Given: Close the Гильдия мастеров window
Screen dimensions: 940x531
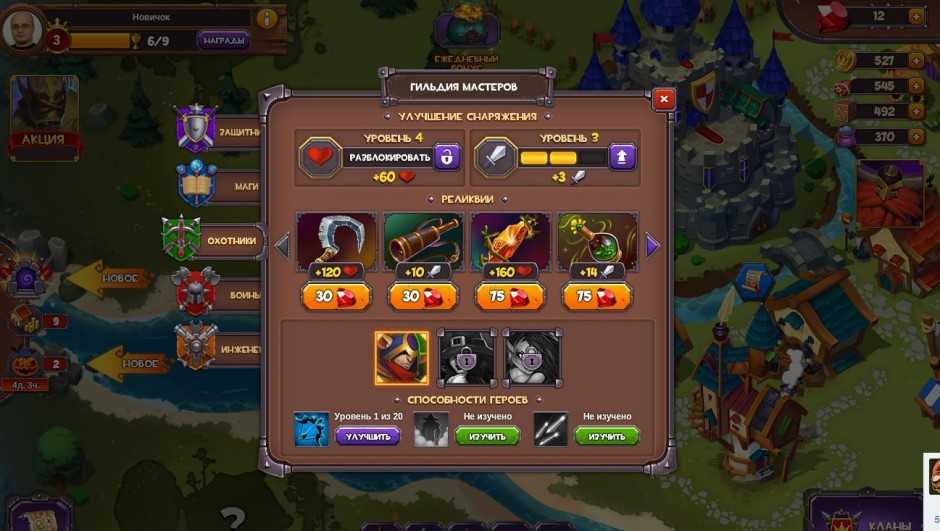Looking at the screenshot, I should [x=663, y=99].
